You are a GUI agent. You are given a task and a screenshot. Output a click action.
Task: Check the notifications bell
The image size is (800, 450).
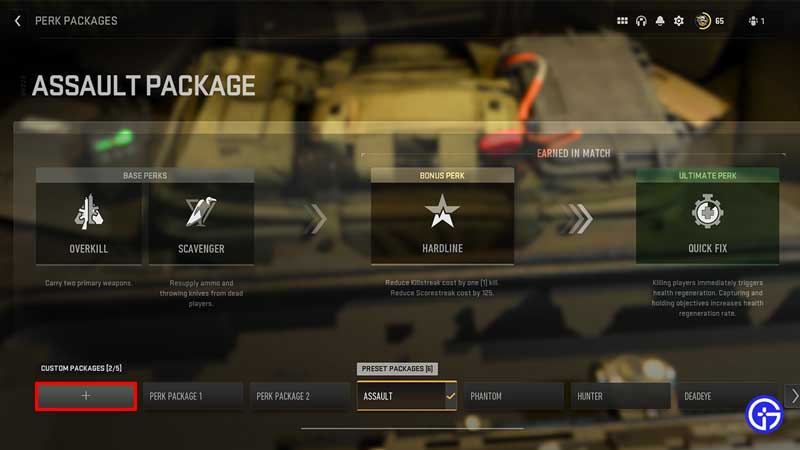[x=660, y=21]
